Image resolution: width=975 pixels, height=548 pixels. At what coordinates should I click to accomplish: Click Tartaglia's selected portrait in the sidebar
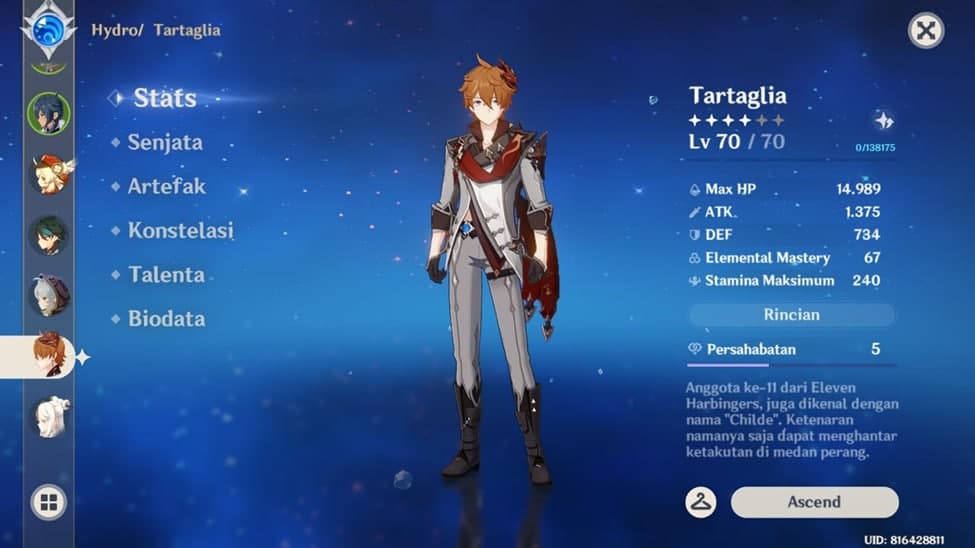pyautogui.click(x=48, y=356)
